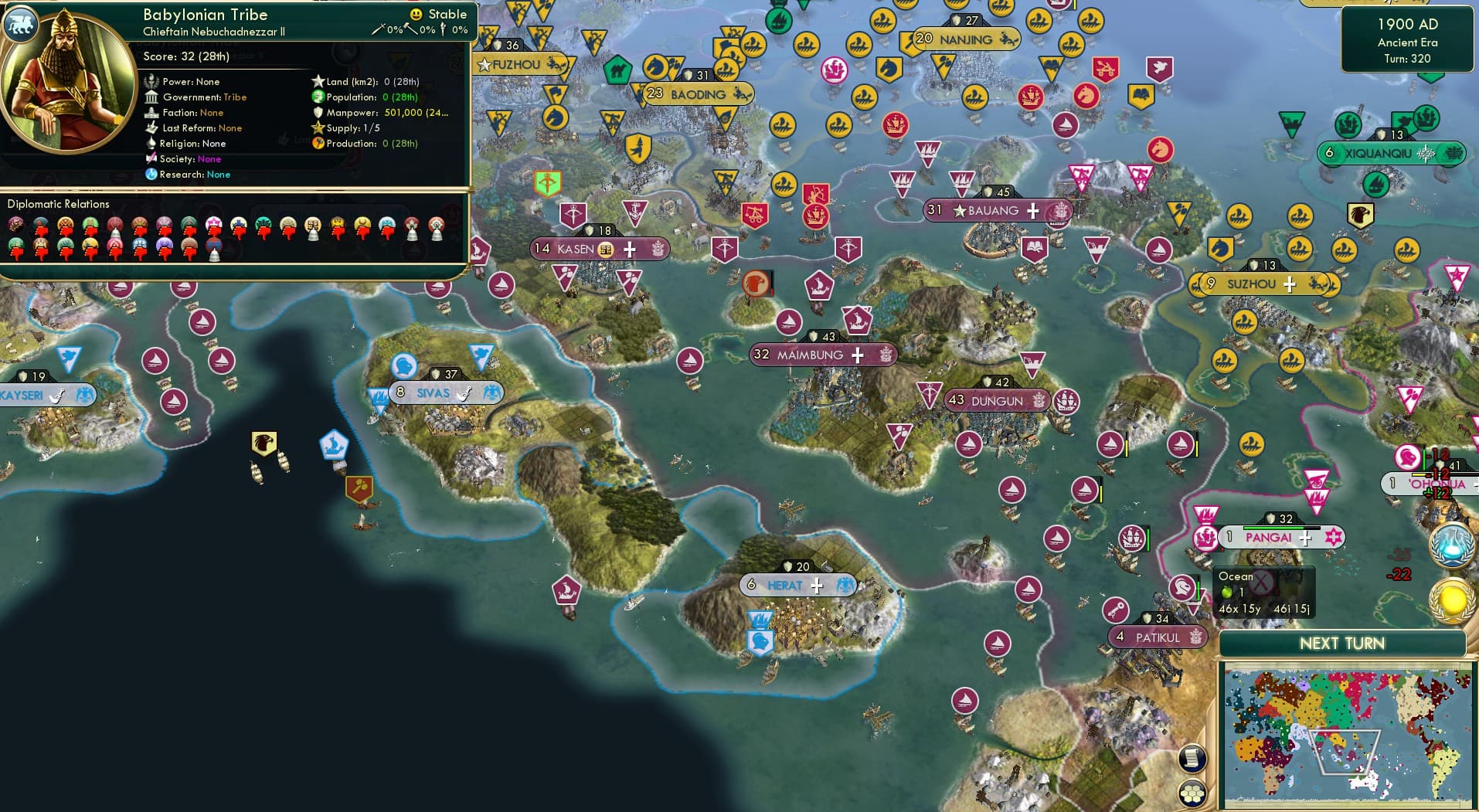Select the Tribe government link

[234, 97]
